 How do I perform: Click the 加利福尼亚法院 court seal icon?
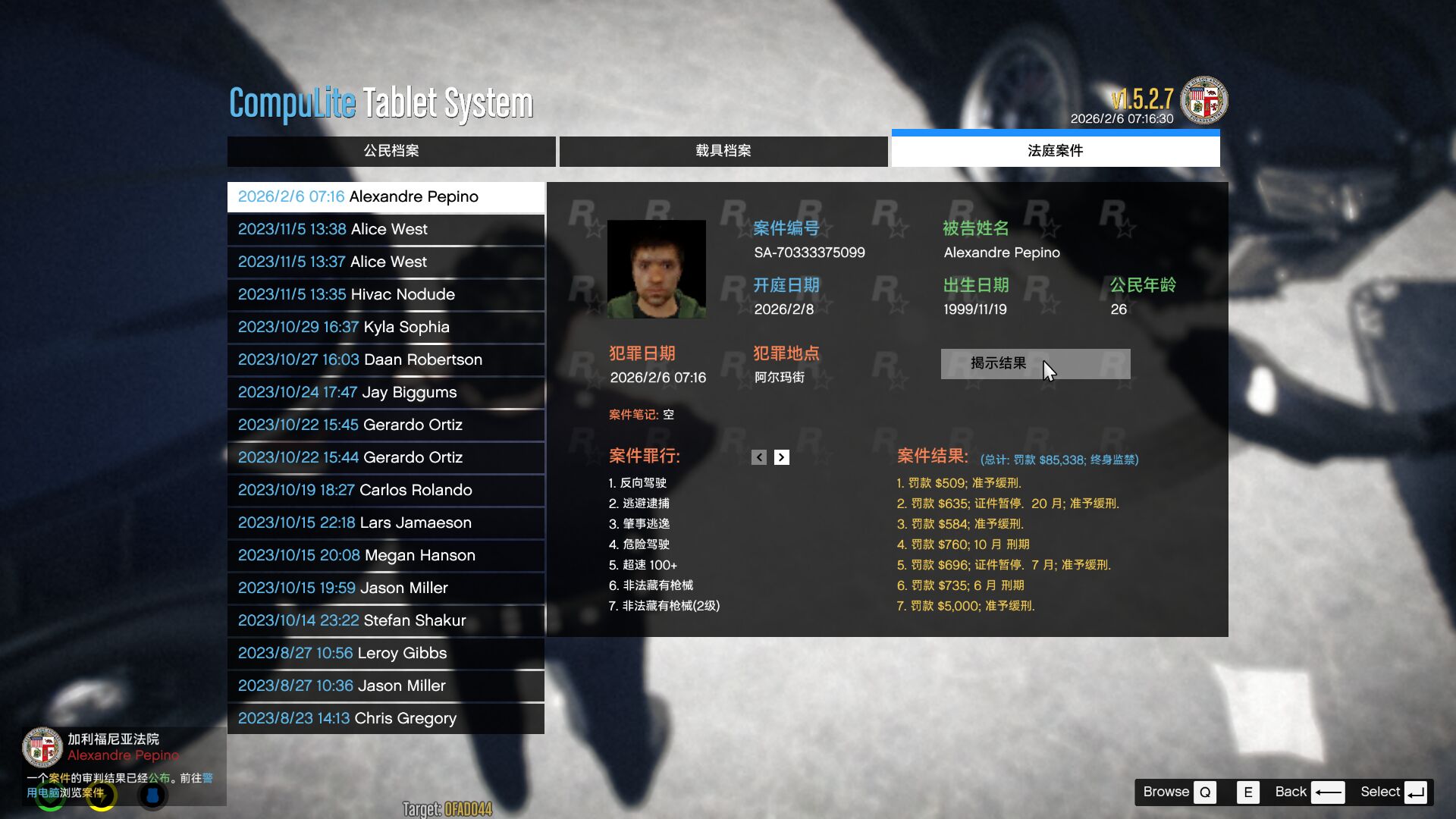pos(44,748)
